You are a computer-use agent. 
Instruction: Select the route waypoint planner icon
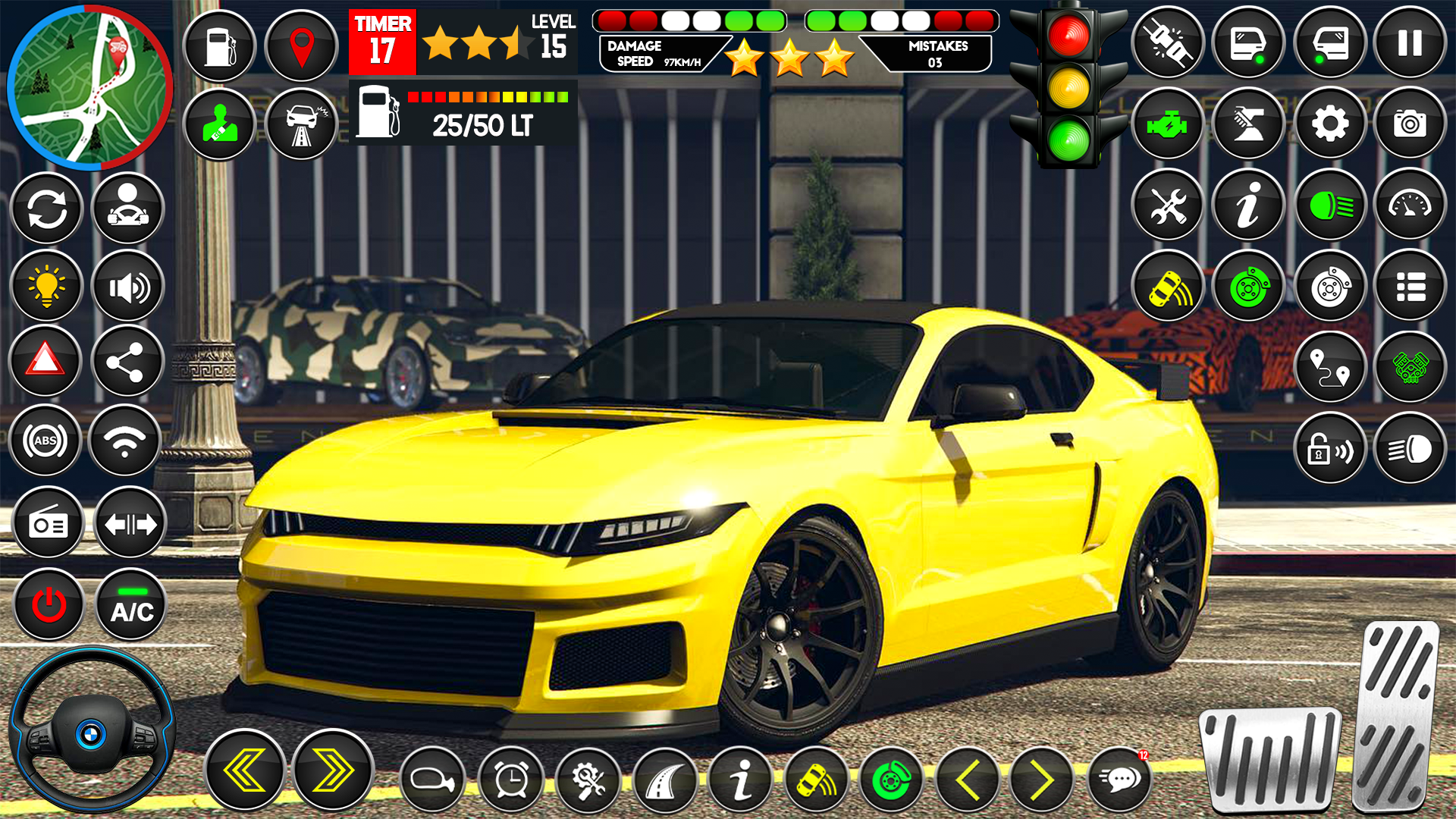click(x=1329, y=366)
